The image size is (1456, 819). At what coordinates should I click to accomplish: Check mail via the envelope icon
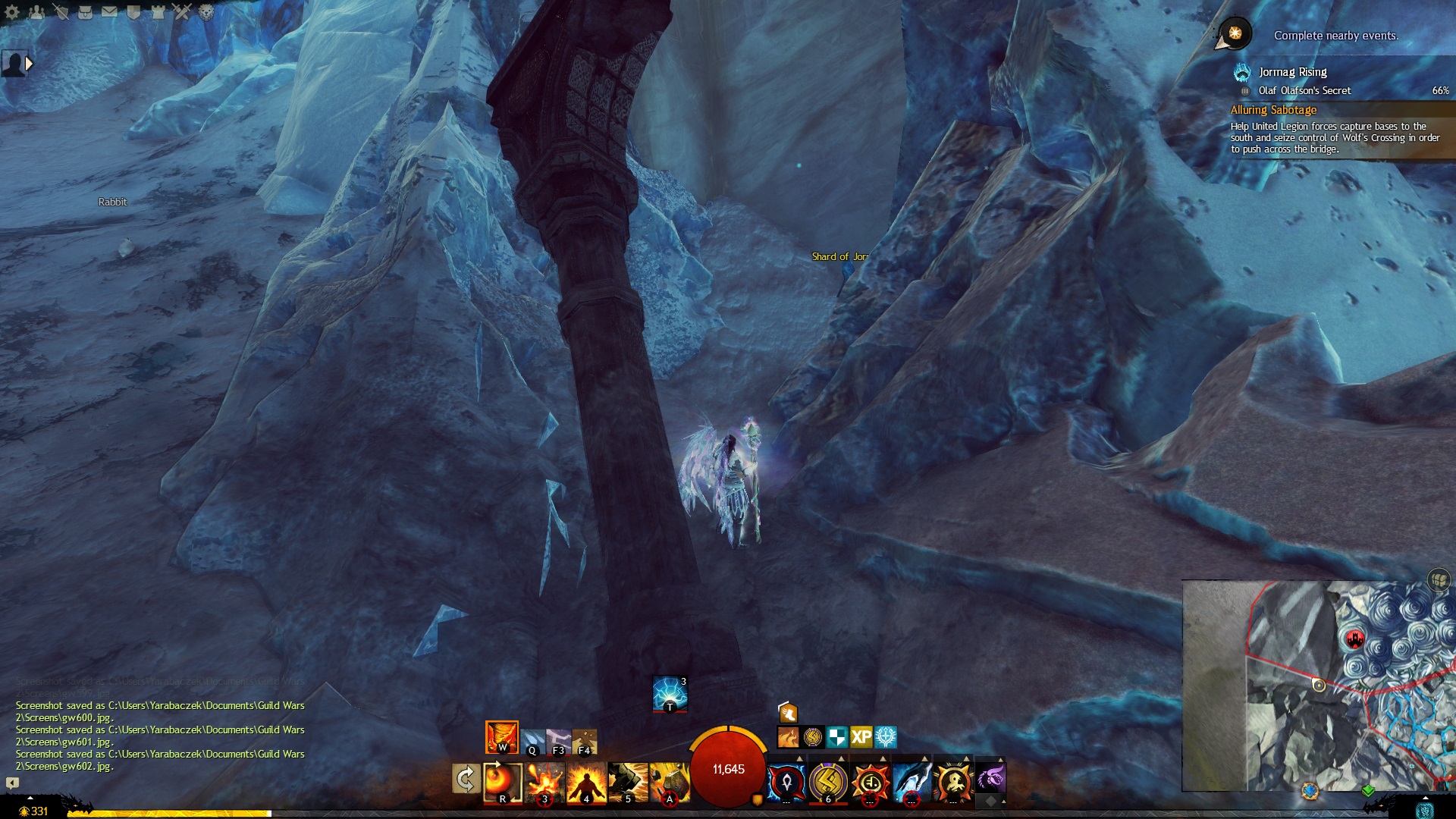(x=109, y=11)
